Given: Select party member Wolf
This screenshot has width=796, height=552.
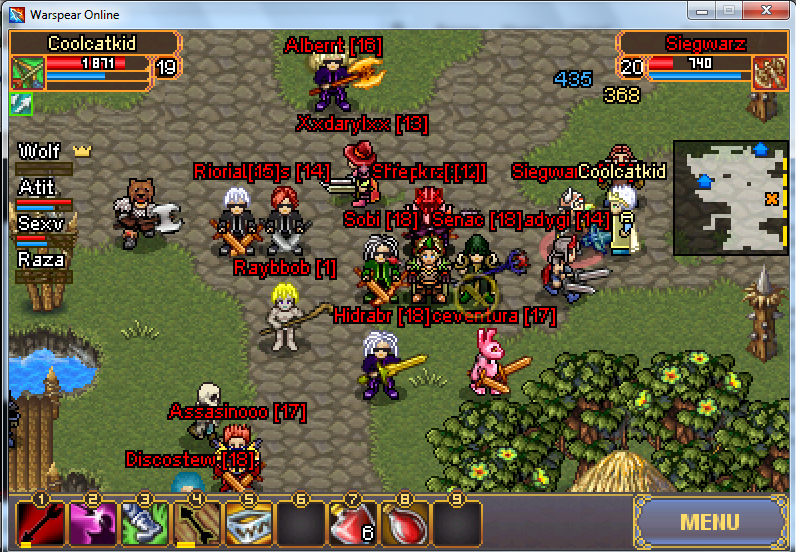Looking at the screenshot, I should click(x=42, y=152).
